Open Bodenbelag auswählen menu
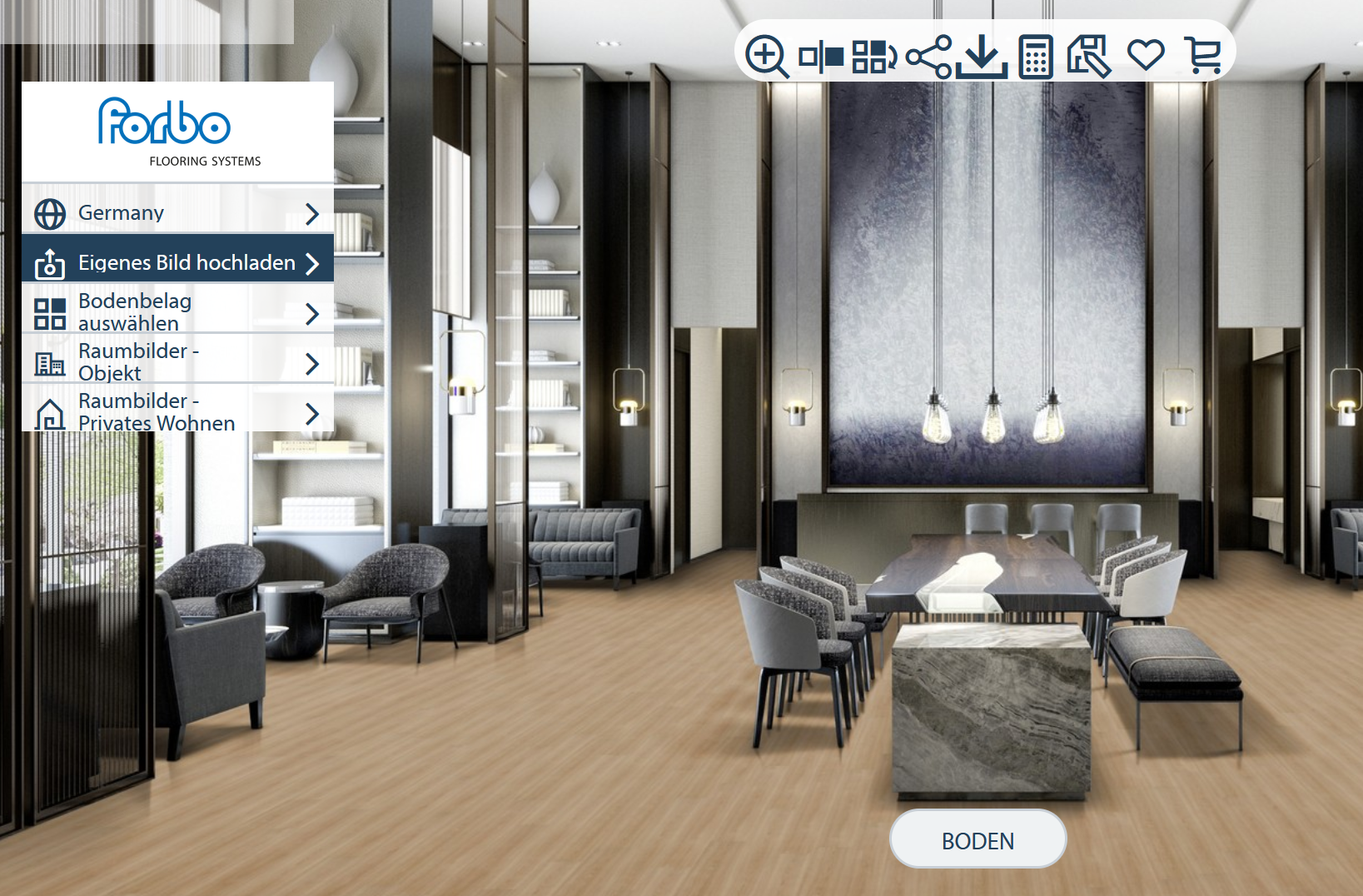This screenshot has height=896, width=1363. [177, 312]
